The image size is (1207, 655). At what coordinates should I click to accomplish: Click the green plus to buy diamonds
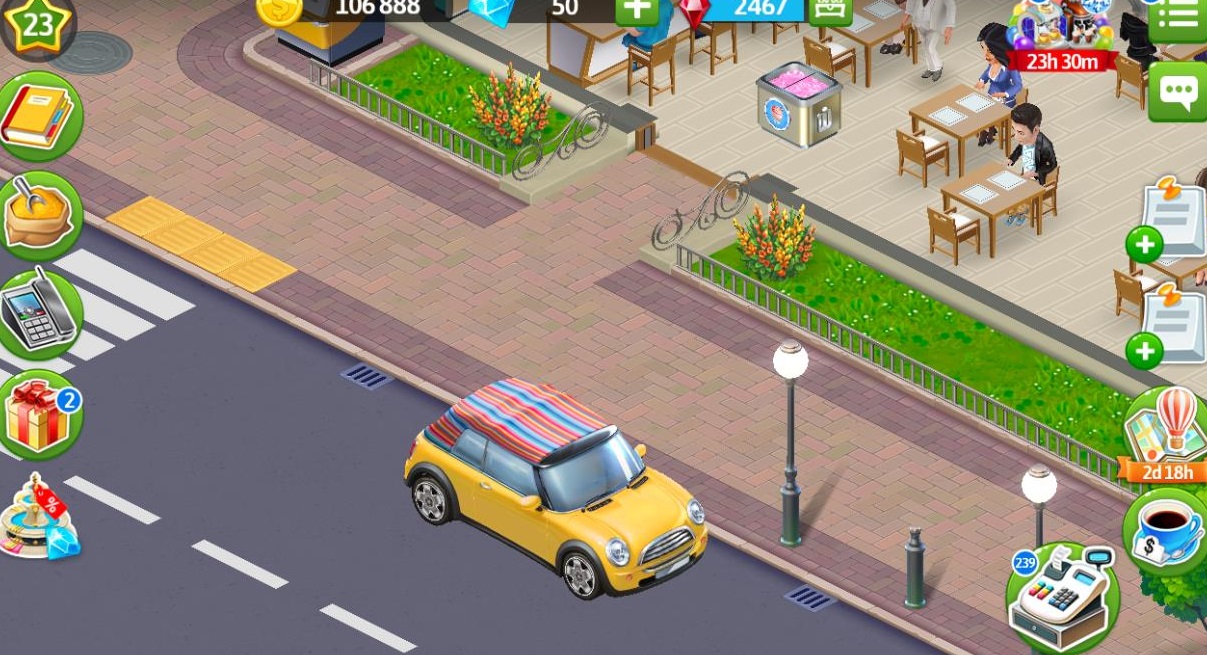(637, 10)
